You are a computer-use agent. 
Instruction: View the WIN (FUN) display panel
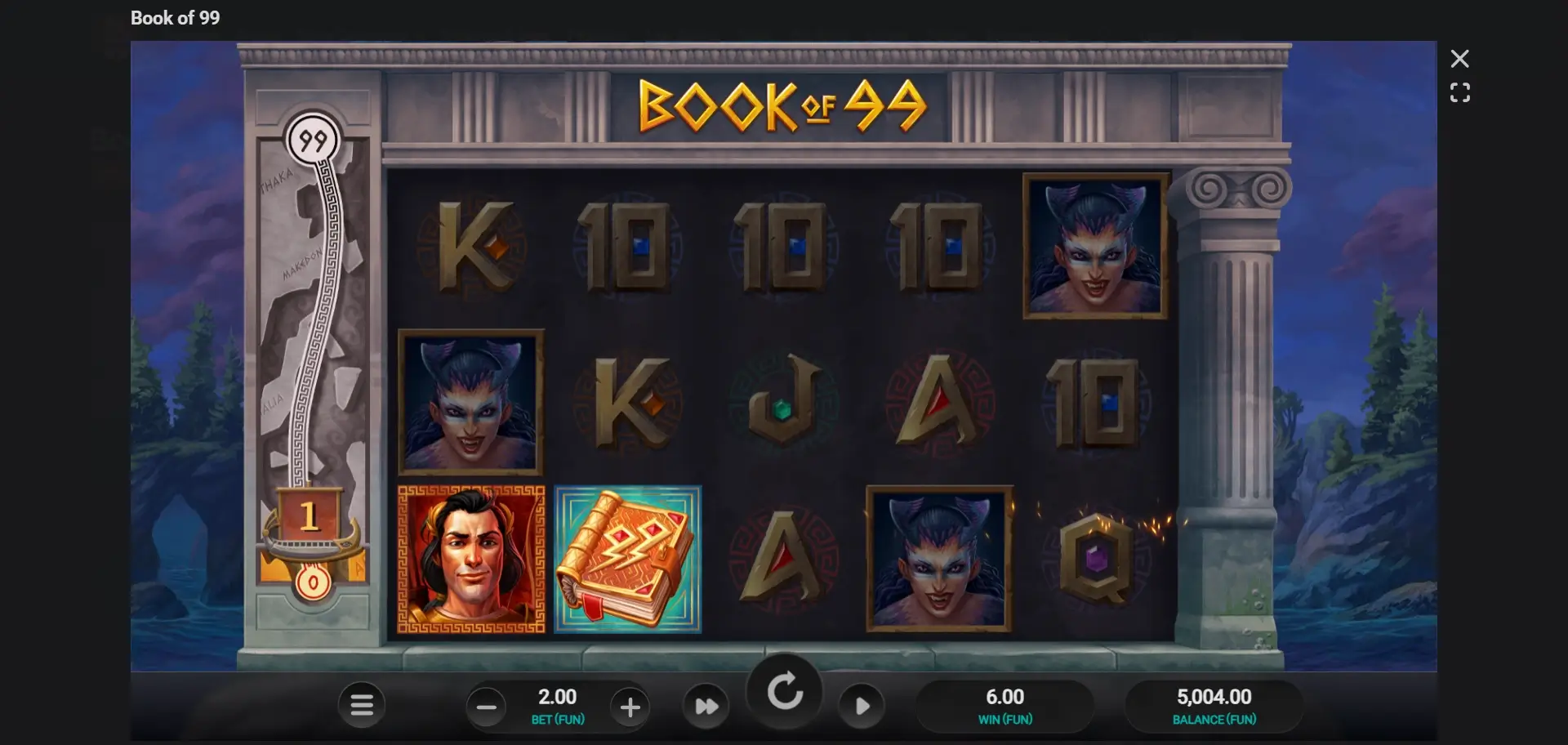(1006, 706)
